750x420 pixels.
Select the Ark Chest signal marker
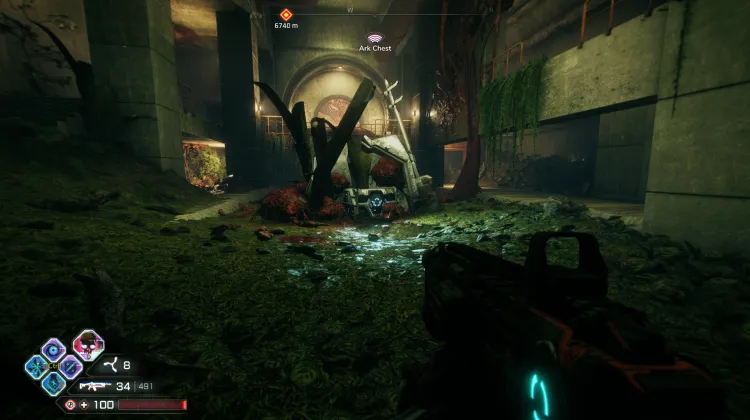[375, 37]
